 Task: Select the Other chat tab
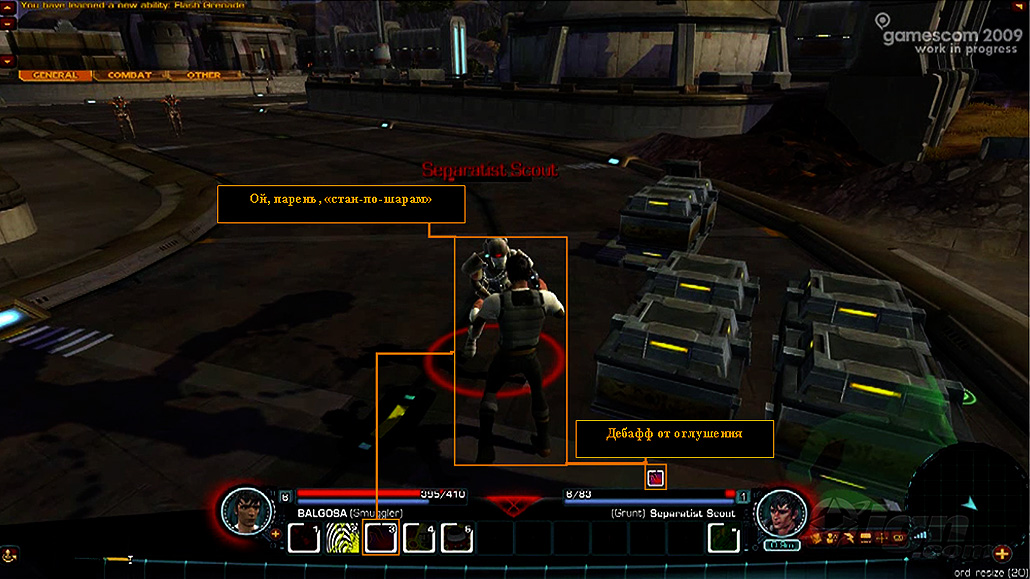click(204, 75)
